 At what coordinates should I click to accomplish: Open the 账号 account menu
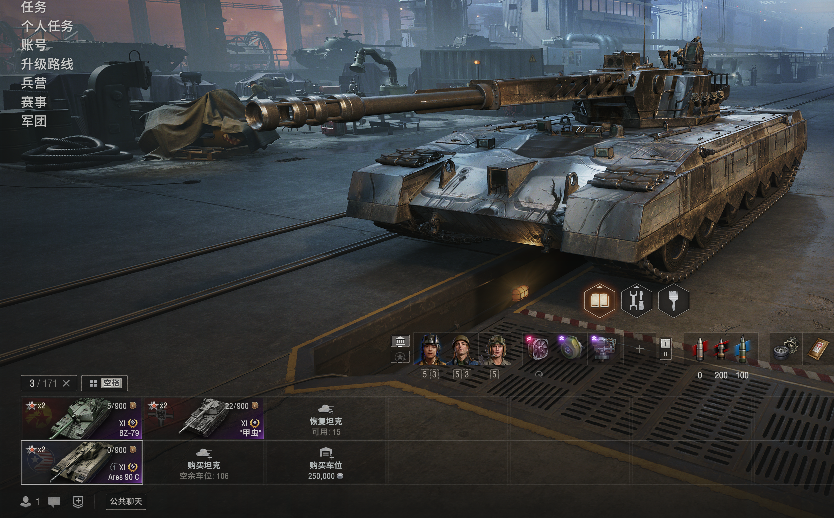[34, 45]
